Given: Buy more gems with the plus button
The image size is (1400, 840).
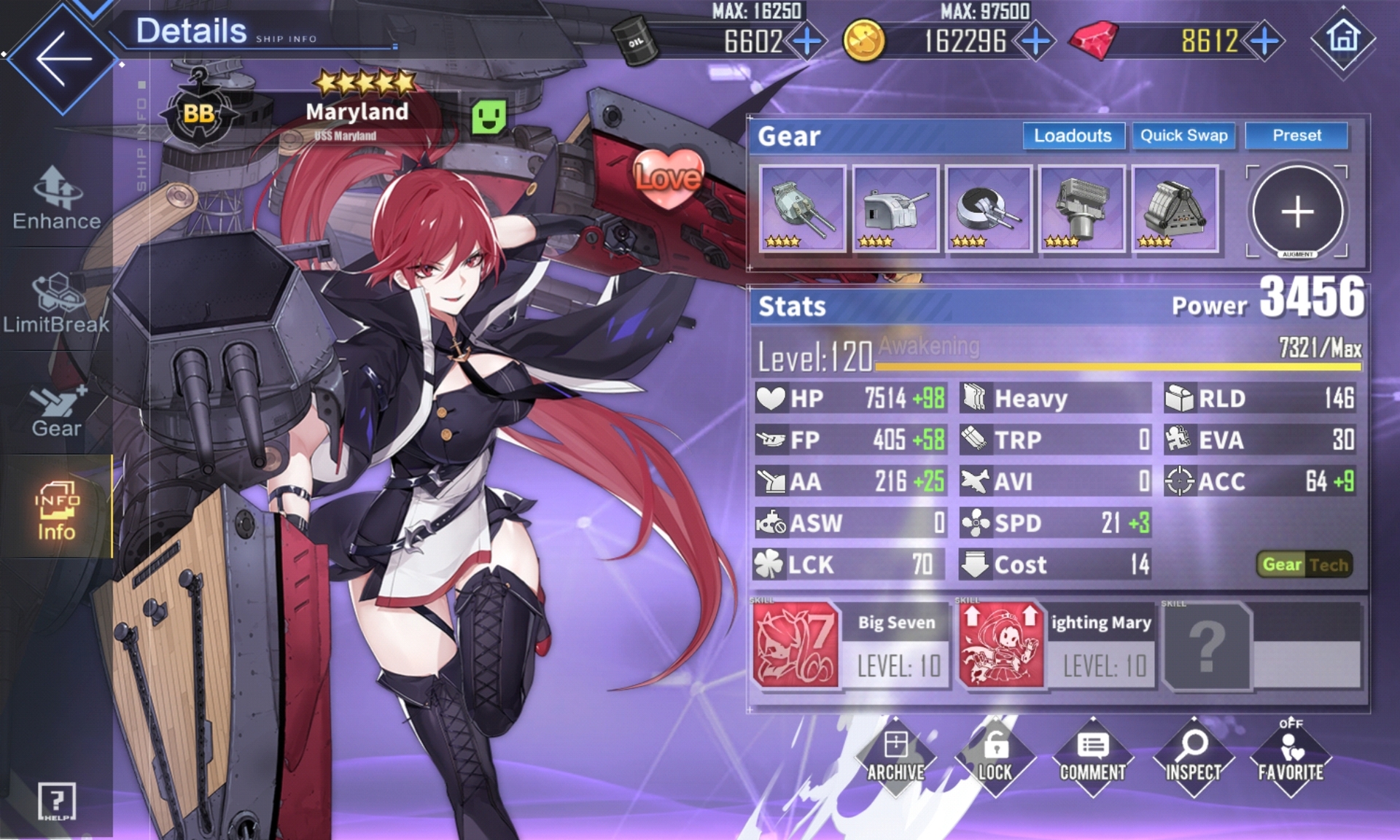Looking at the screenshot, I should point(1264,42).
